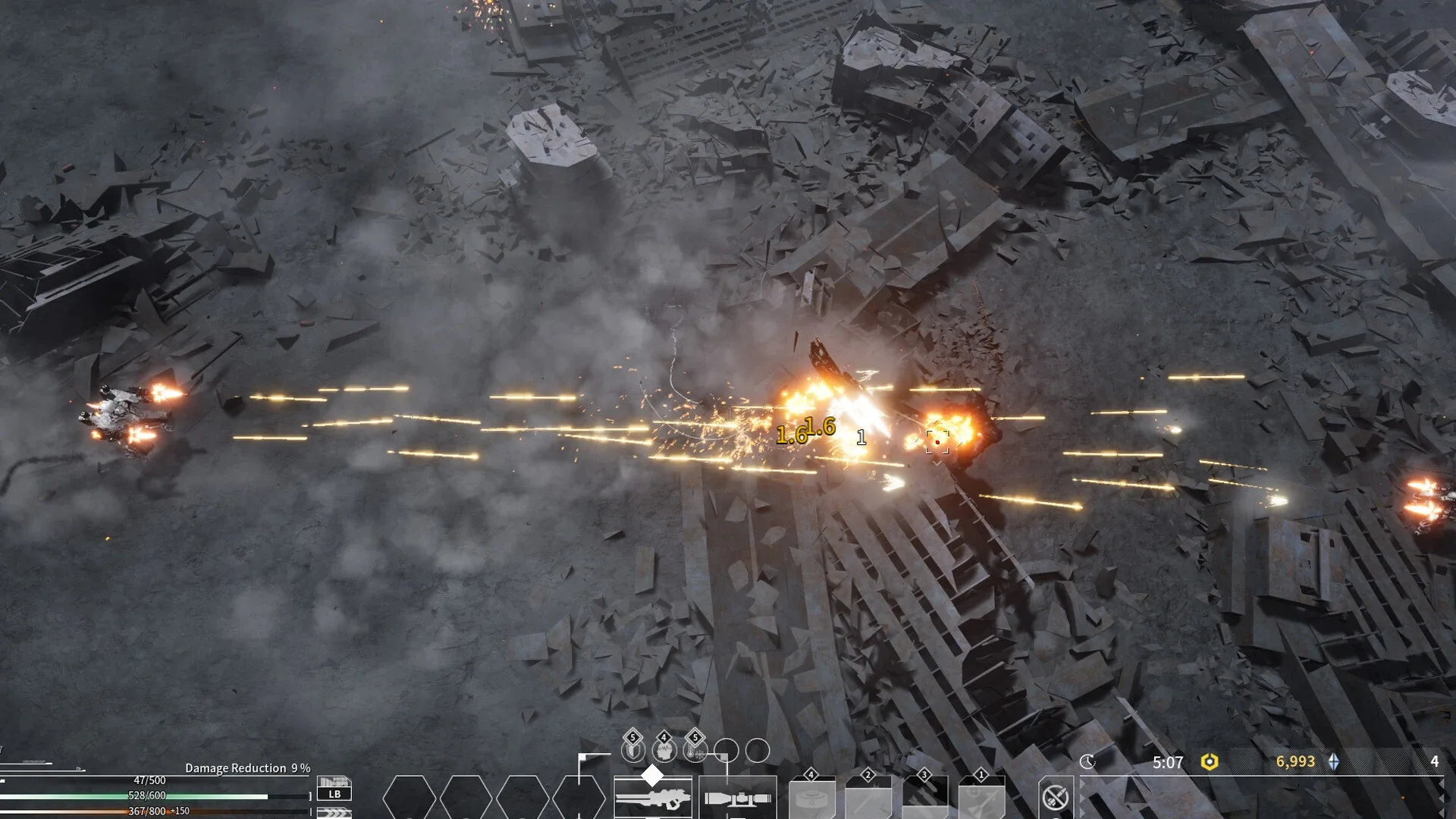Click the head-profile skill icon
The image size is (1456, 819).
click(664, 750)
